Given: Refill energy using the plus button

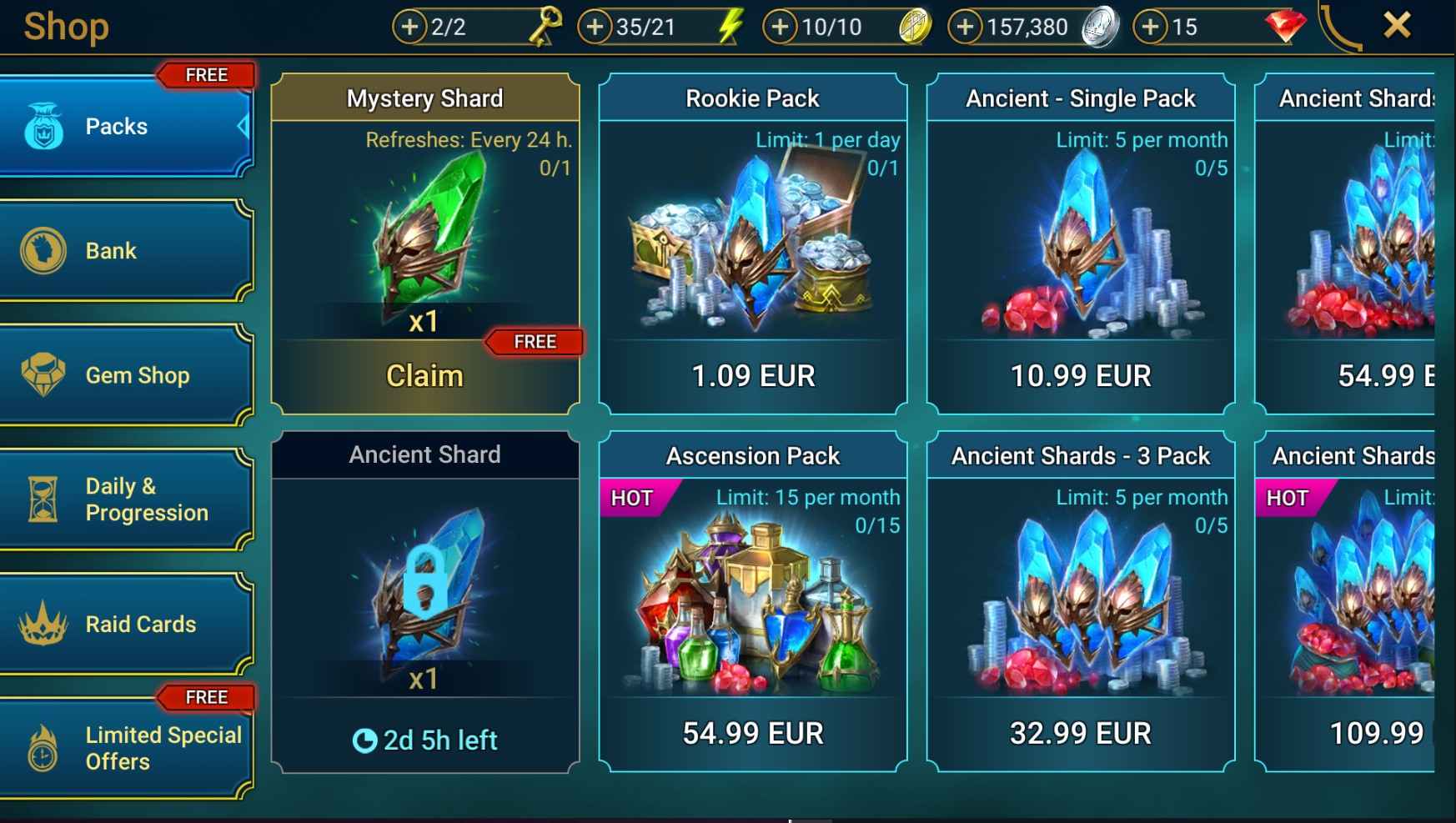Looking at the screenshot, I should (x=595, y=27).
